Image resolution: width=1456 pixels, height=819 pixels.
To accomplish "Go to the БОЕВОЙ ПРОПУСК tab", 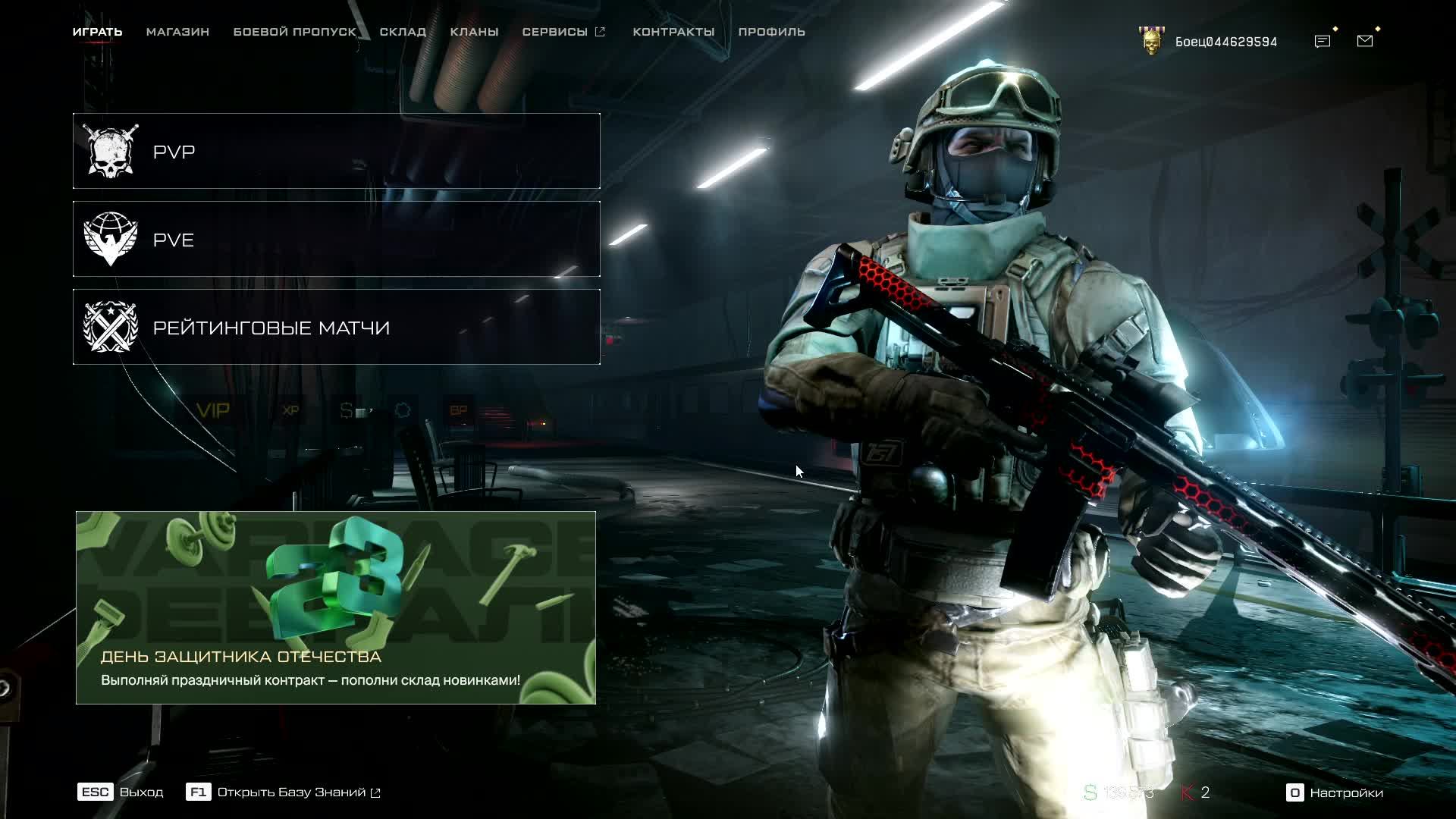I will point(294,32).
